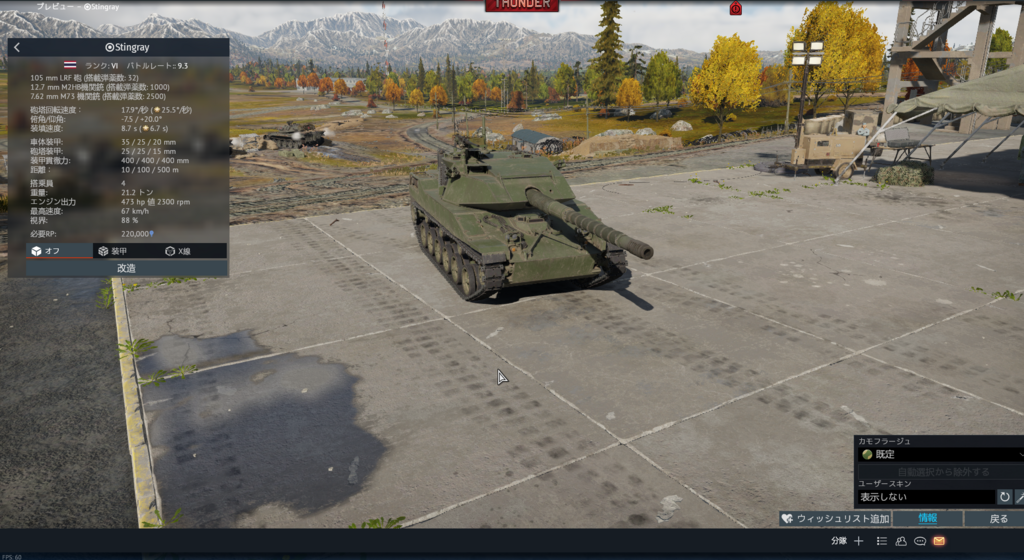
Task: Add the vehicle to the wishlist
Action: pos(835,519)
